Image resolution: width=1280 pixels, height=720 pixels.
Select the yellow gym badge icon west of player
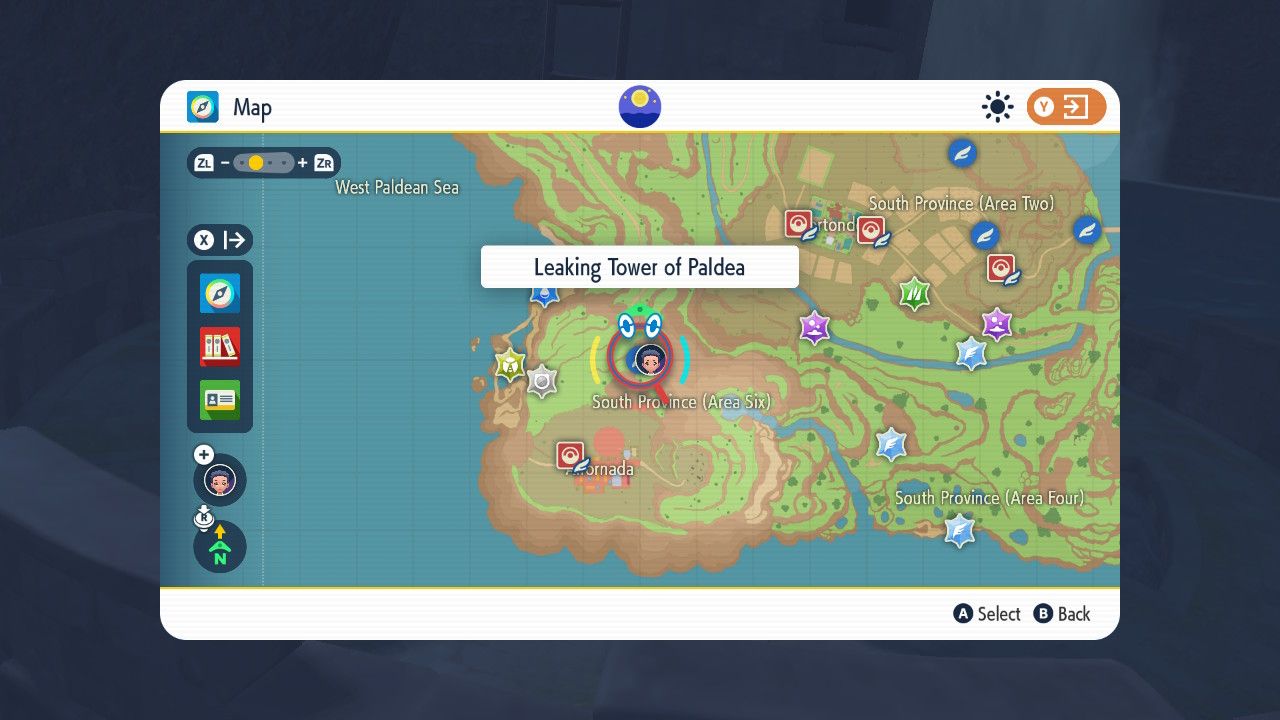pyautogui.click(x=511, y=364)
